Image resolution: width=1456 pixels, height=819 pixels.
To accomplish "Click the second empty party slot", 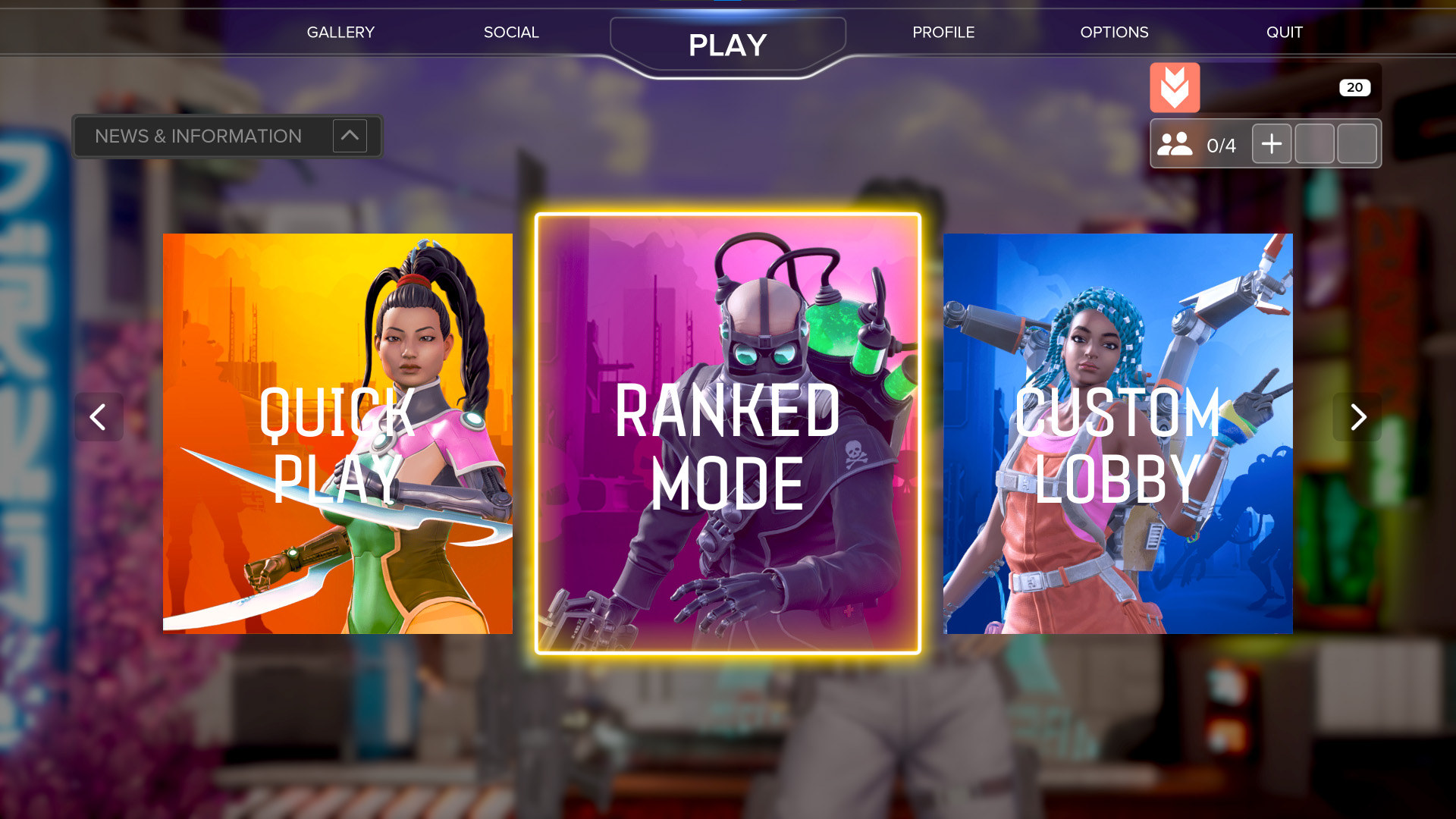I will 1357,143.
